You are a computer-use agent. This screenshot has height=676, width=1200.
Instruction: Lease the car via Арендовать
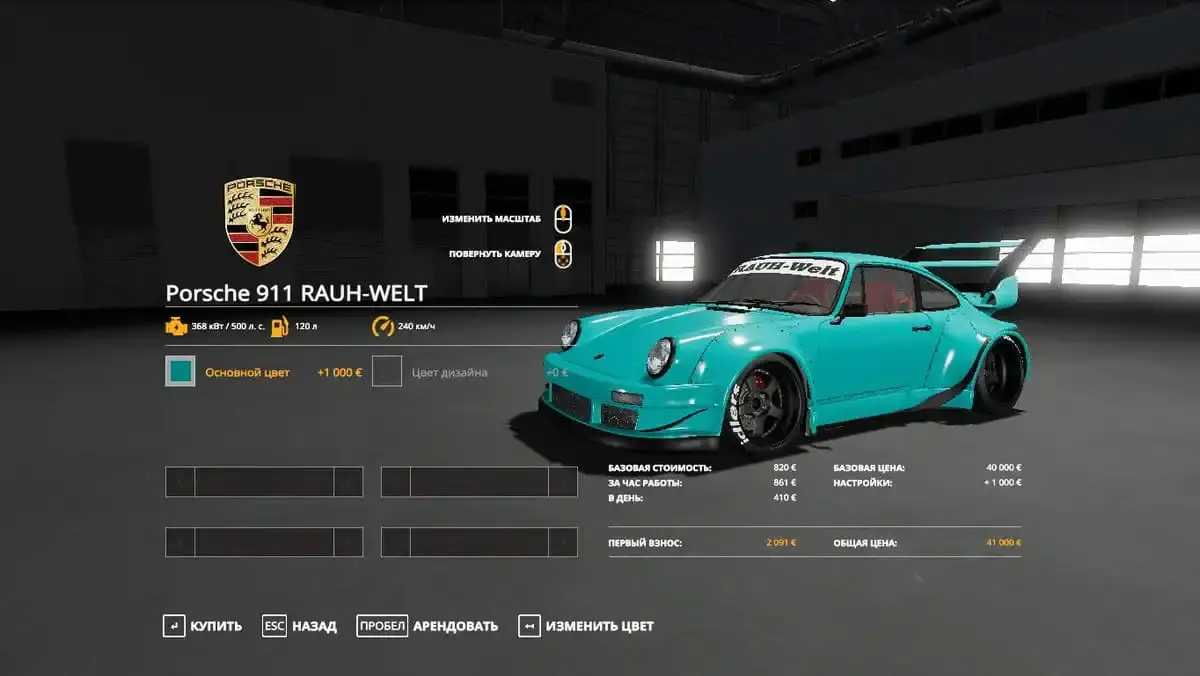(x=428, y=626)
